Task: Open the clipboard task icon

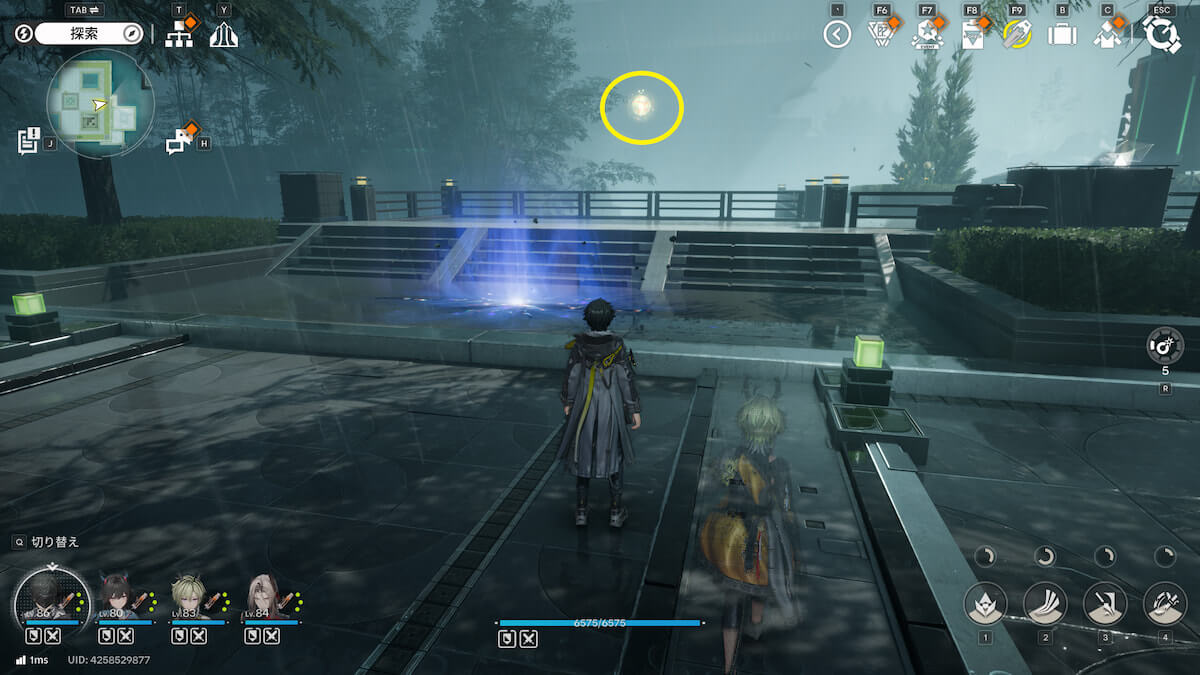Action: [x=972, y=35]
